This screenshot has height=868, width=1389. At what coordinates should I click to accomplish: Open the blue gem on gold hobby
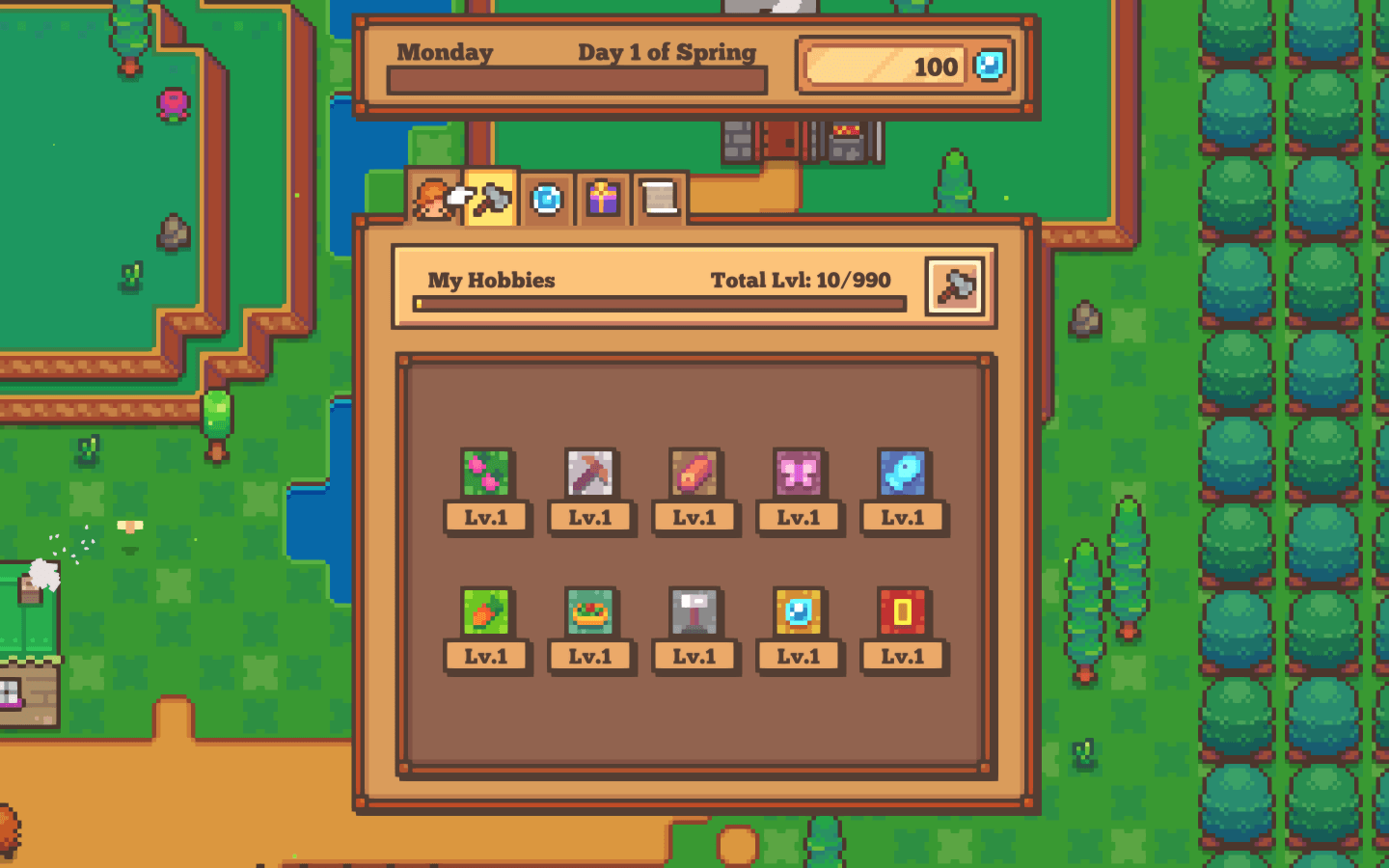[x=799, y=612]
